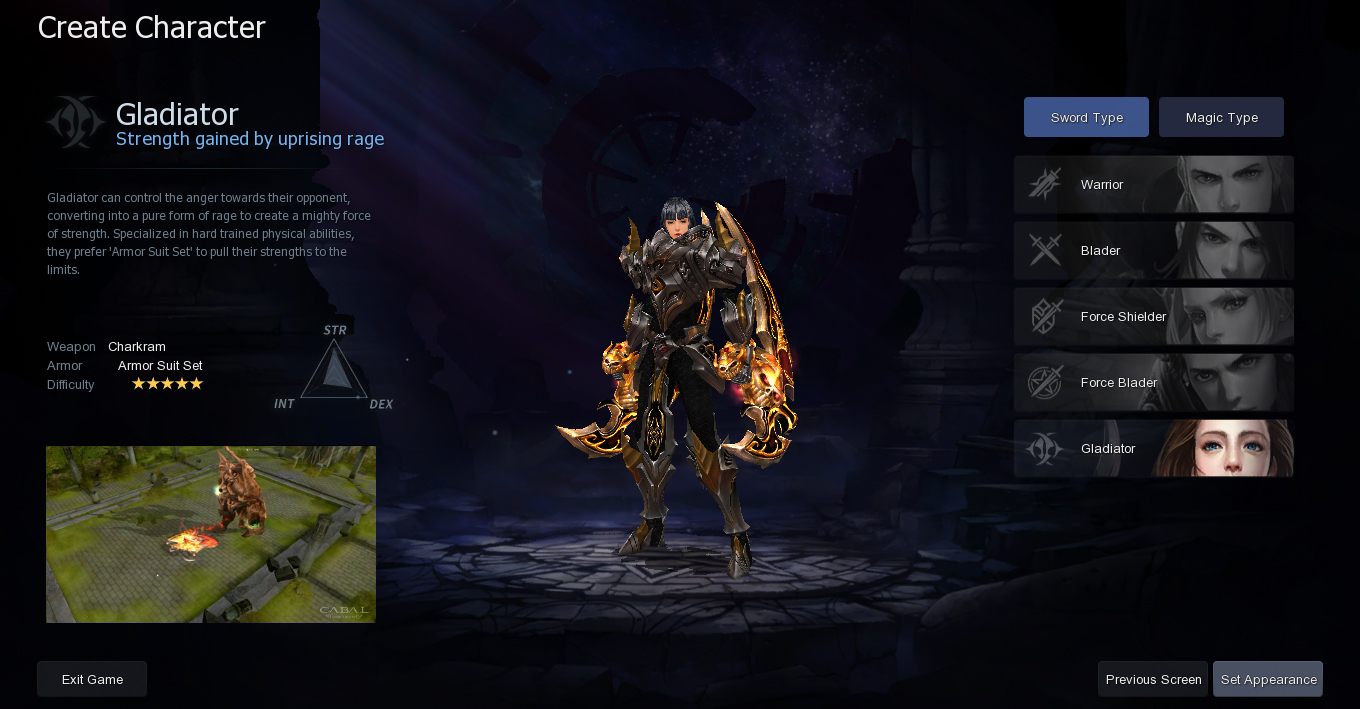Switch to the Magic Type tab
The width and height of the screenshot is (1360, 709).
[x=1221, y=117]
